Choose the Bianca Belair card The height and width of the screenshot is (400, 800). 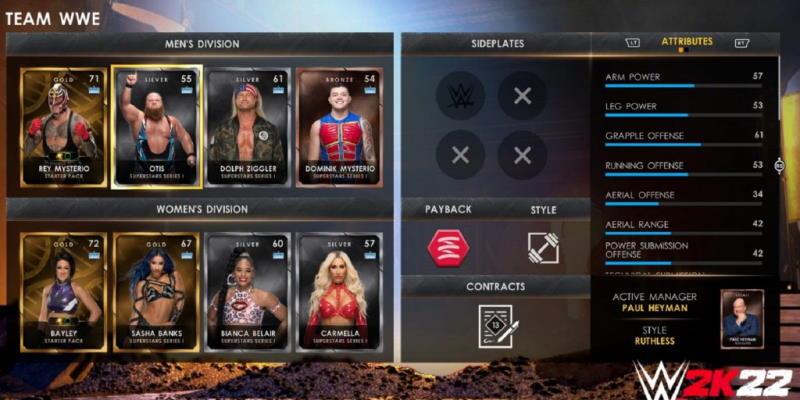pos(248,292)
